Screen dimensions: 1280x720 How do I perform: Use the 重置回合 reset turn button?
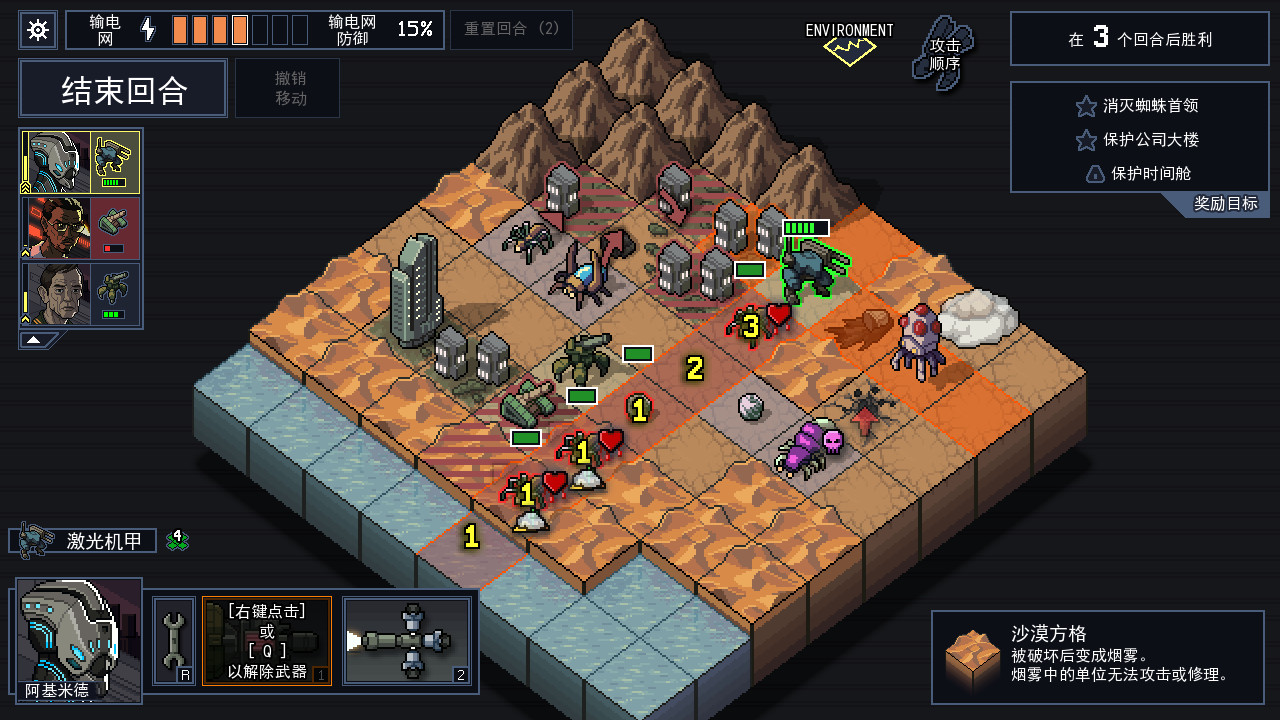[511, 30]
